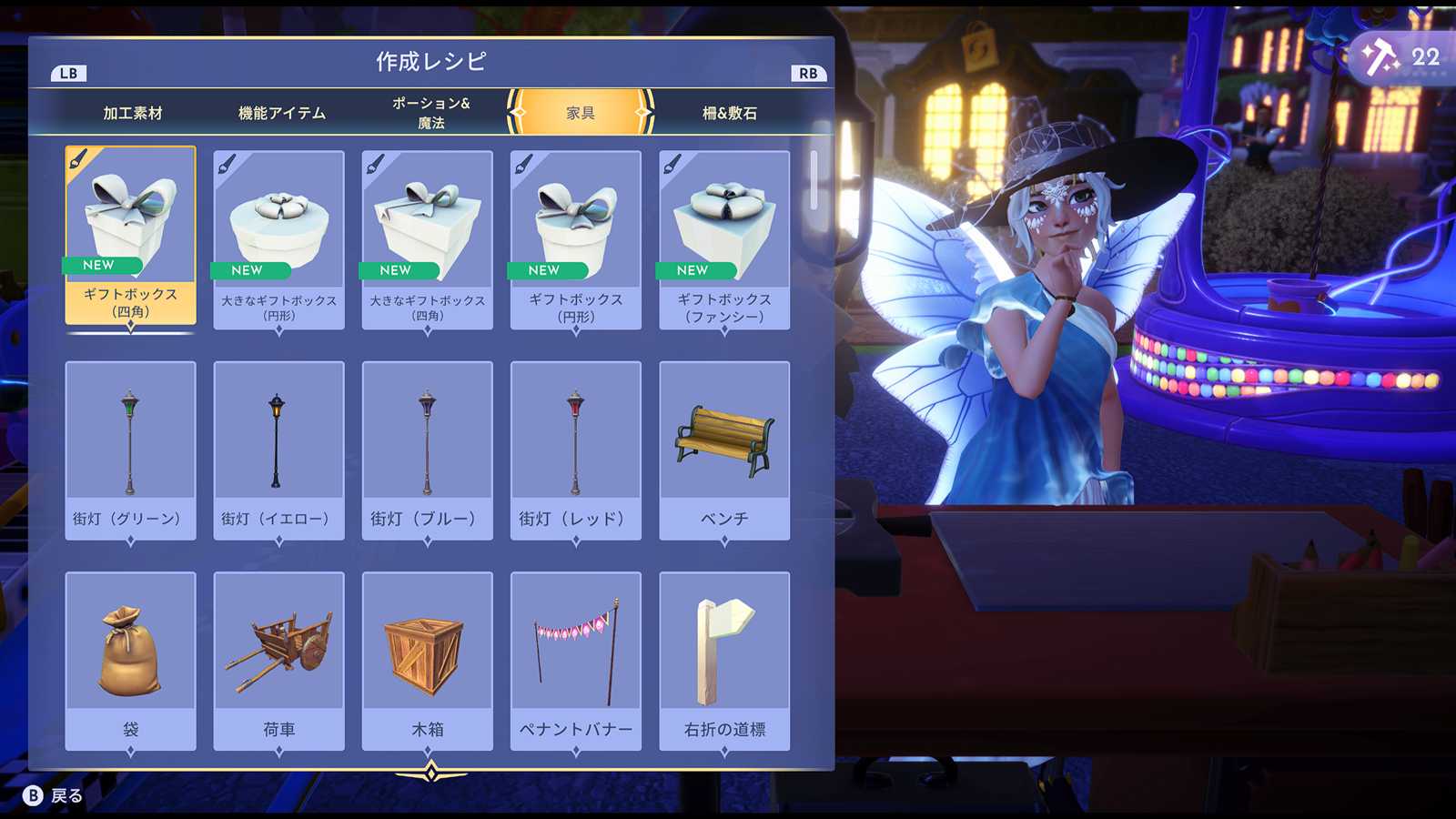Select the 街灯(グリーン) street lamp recipe
The width and height of the screenshot is (1456, 819).
click(131, 450)
